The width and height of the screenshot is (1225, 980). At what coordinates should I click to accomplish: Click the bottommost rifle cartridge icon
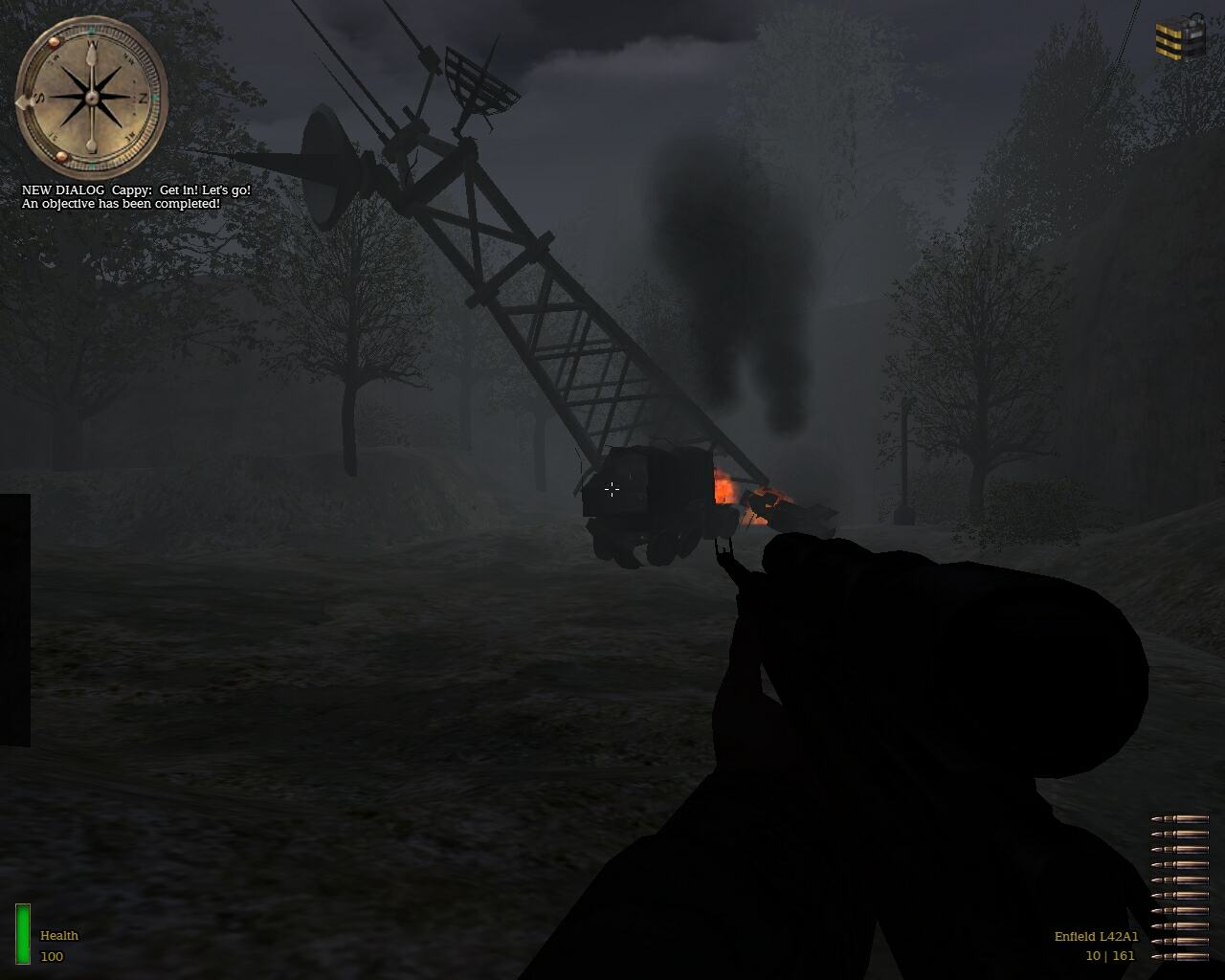[x=1179, y=957]
